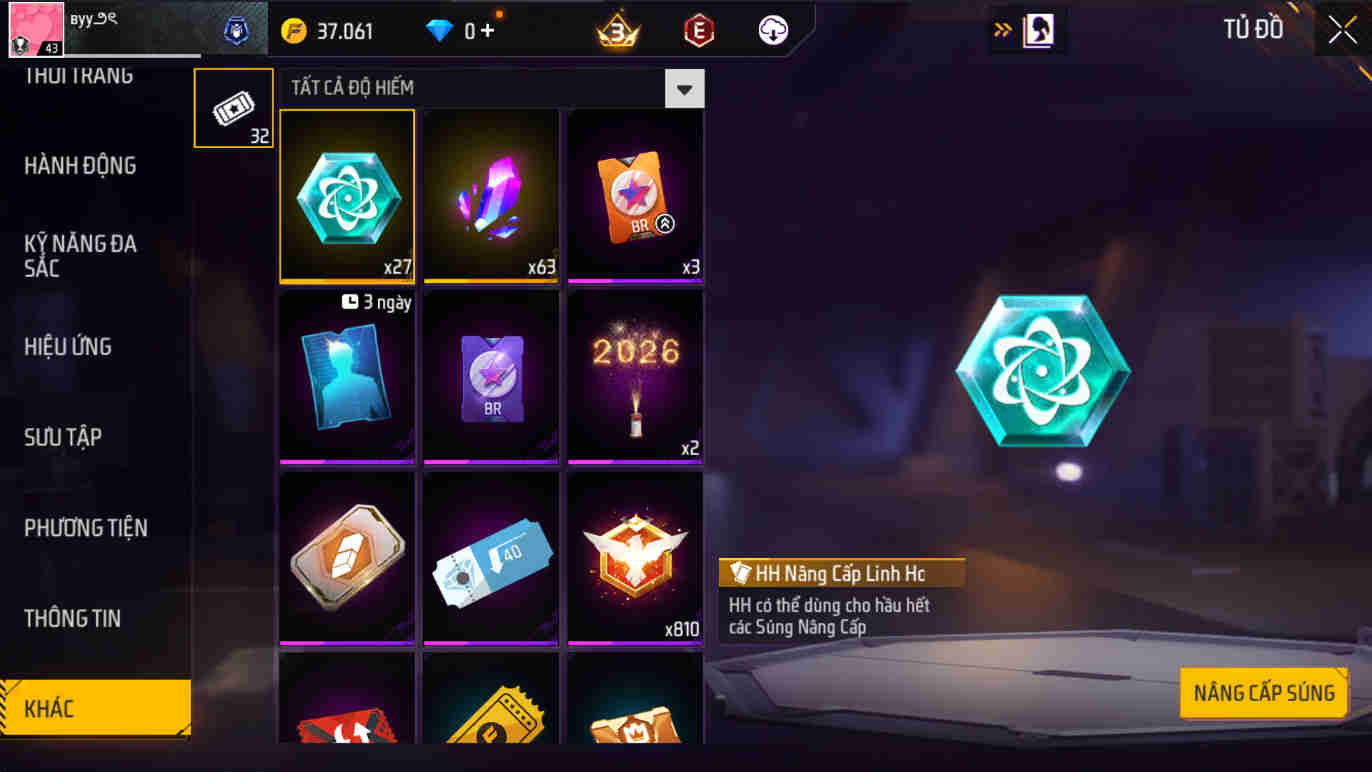Open the Hành Động sidebar tab
This screenshot has height=772, width=1372.
point(81,166)
